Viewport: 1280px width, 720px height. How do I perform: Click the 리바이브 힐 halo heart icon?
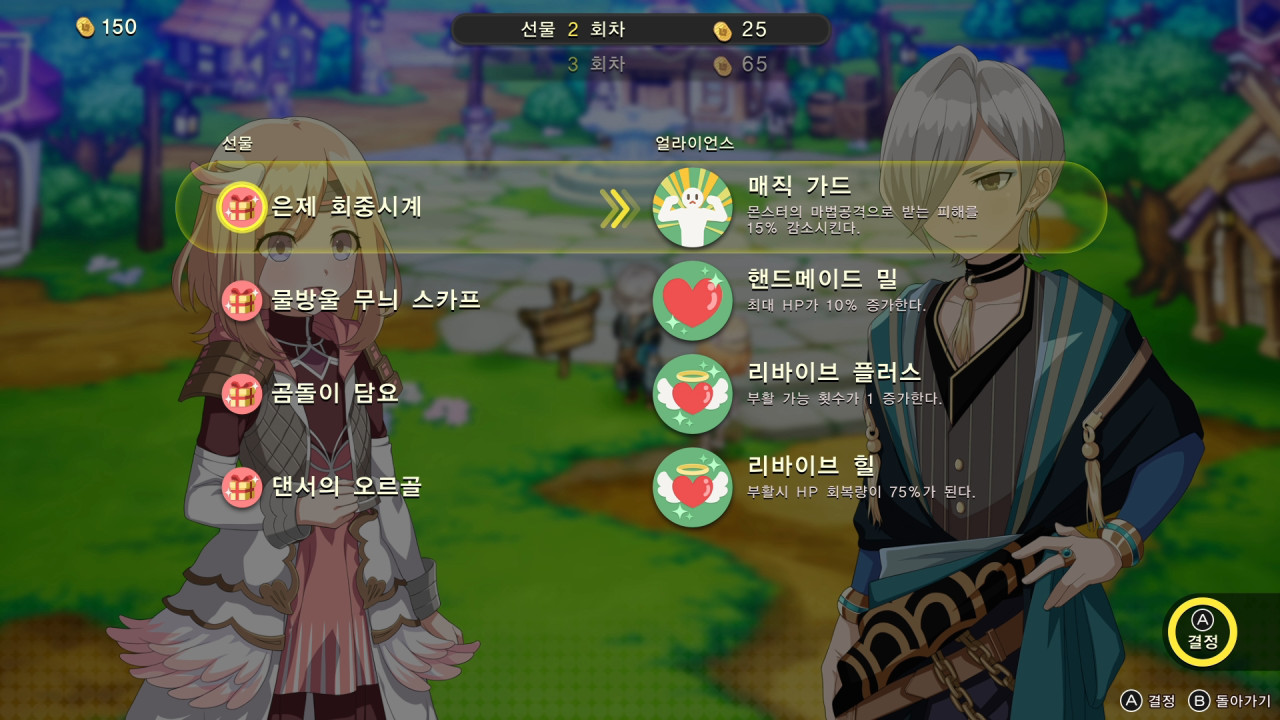click(x=692, y=489)
